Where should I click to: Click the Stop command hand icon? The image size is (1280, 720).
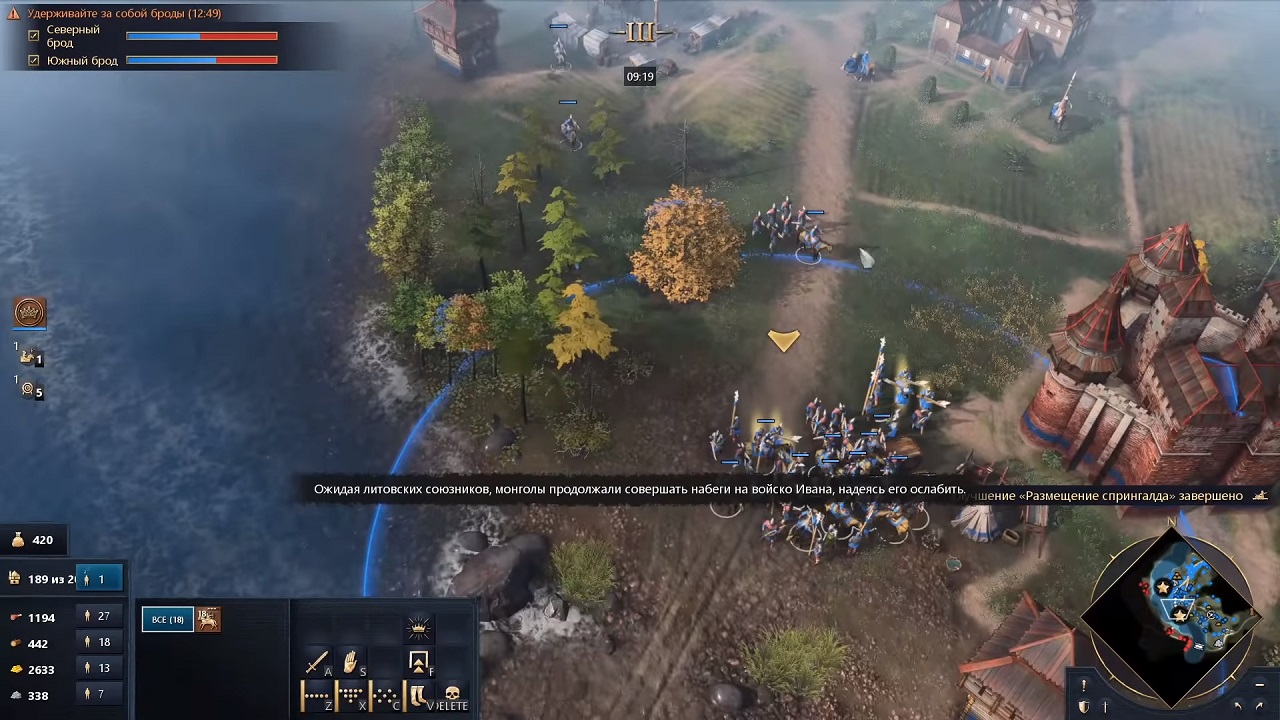click(350, 662)
